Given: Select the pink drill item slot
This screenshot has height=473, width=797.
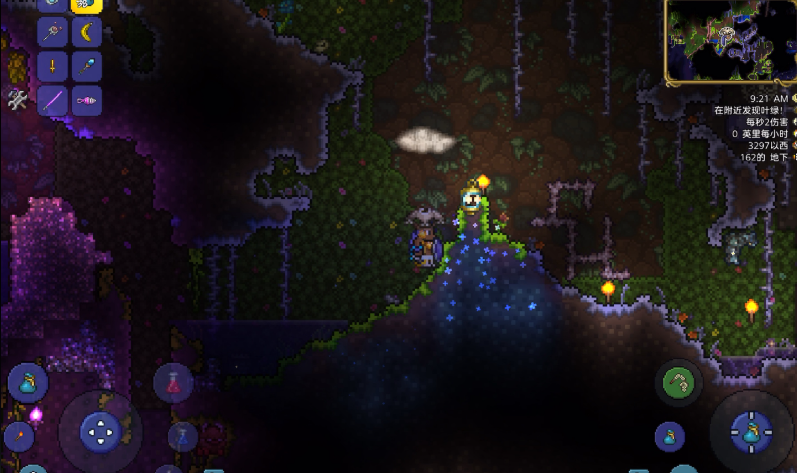Looking at the screenshot, I should [86, 101].
